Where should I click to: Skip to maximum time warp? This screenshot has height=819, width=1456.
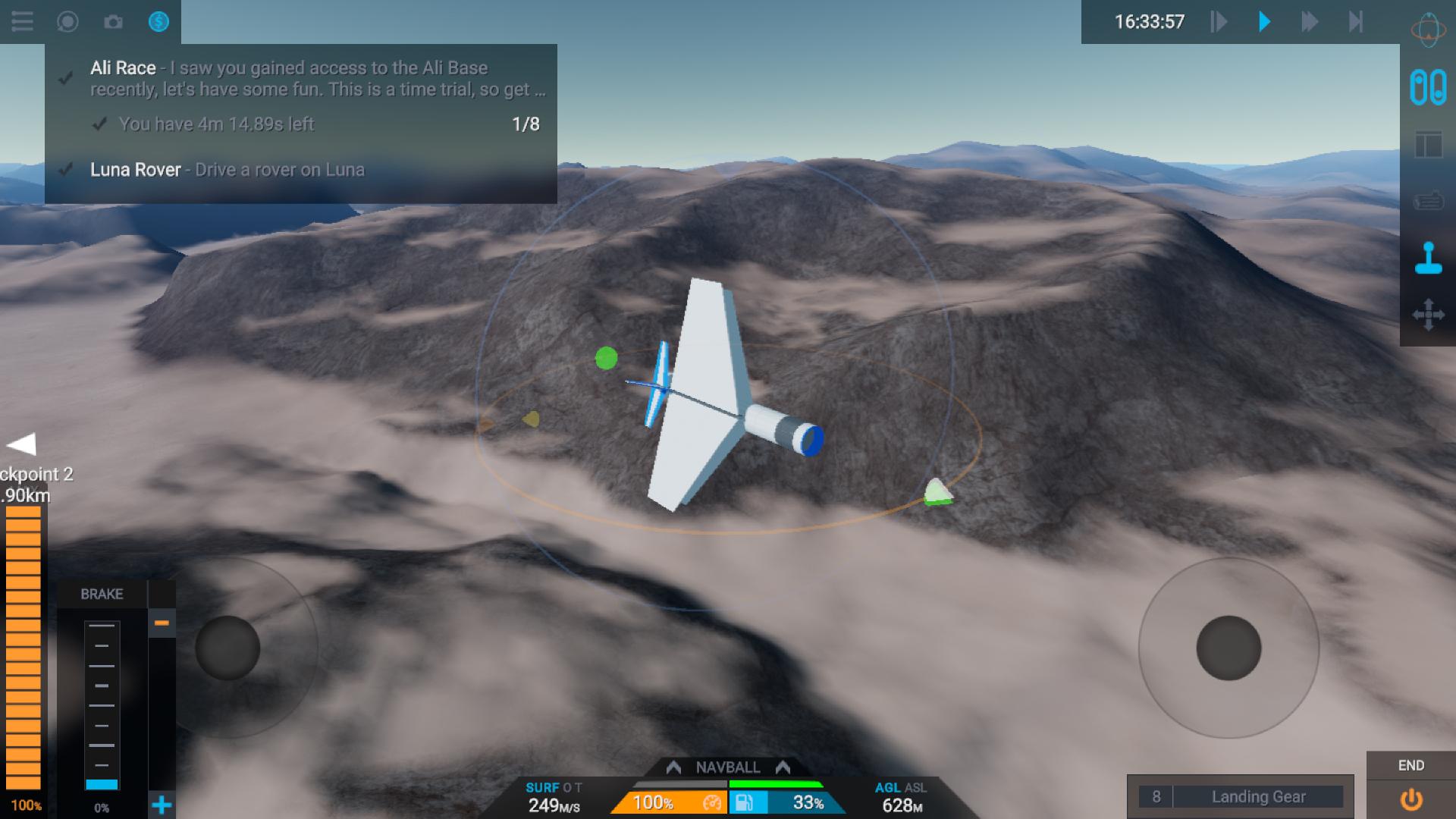tap(1356, 21)
